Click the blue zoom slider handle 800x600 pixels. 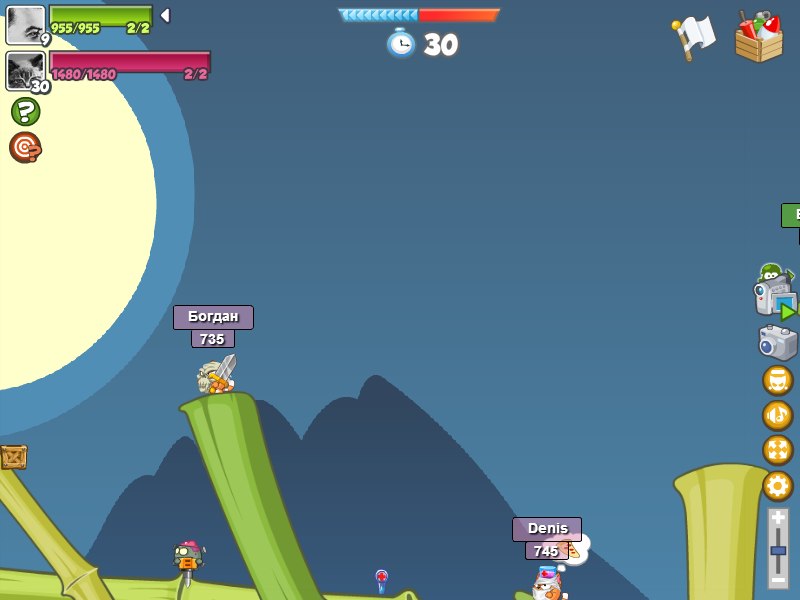click(778, 550)
